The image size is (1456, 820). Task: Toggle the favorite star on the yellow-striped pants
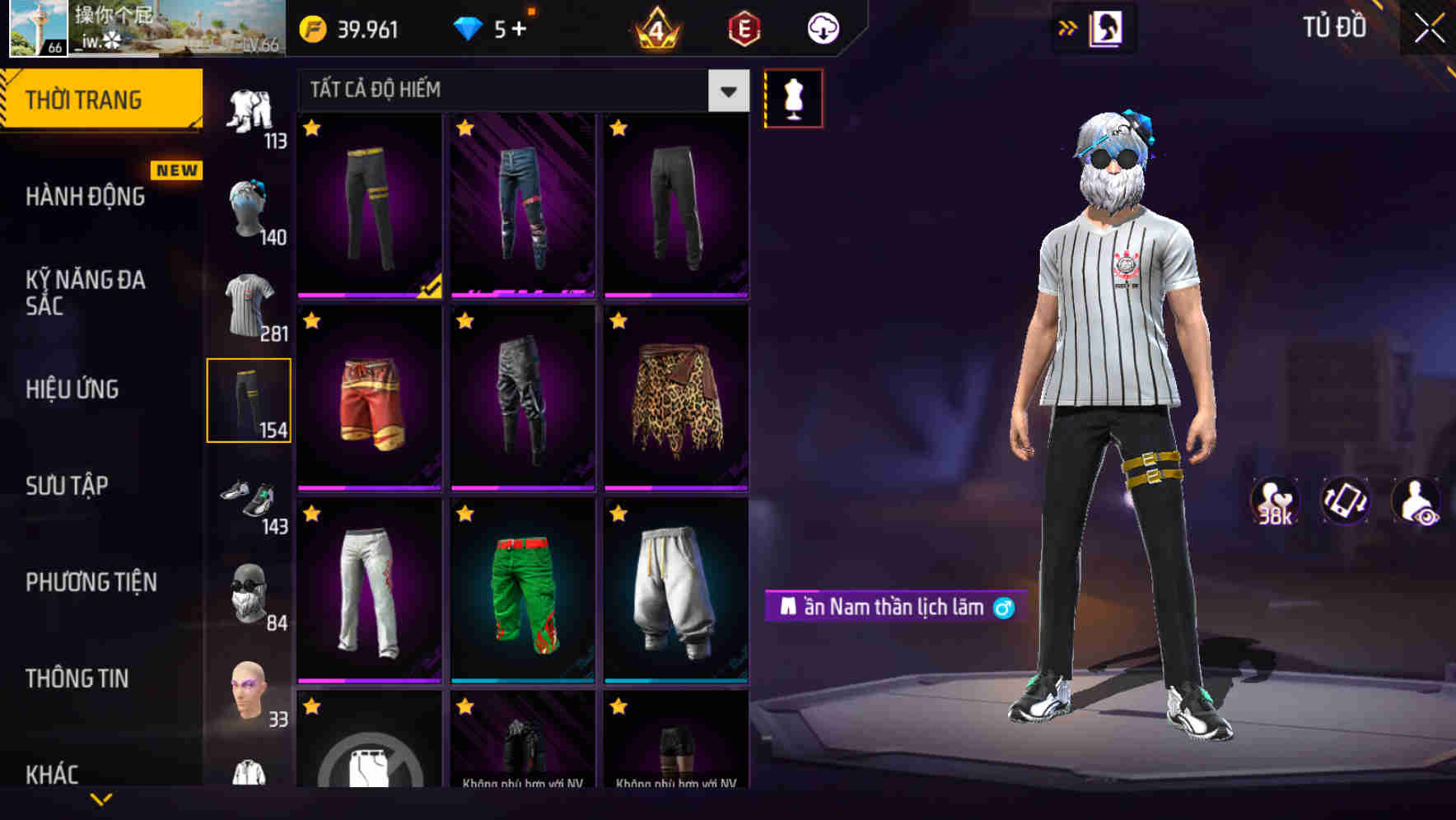coord(311,129)
